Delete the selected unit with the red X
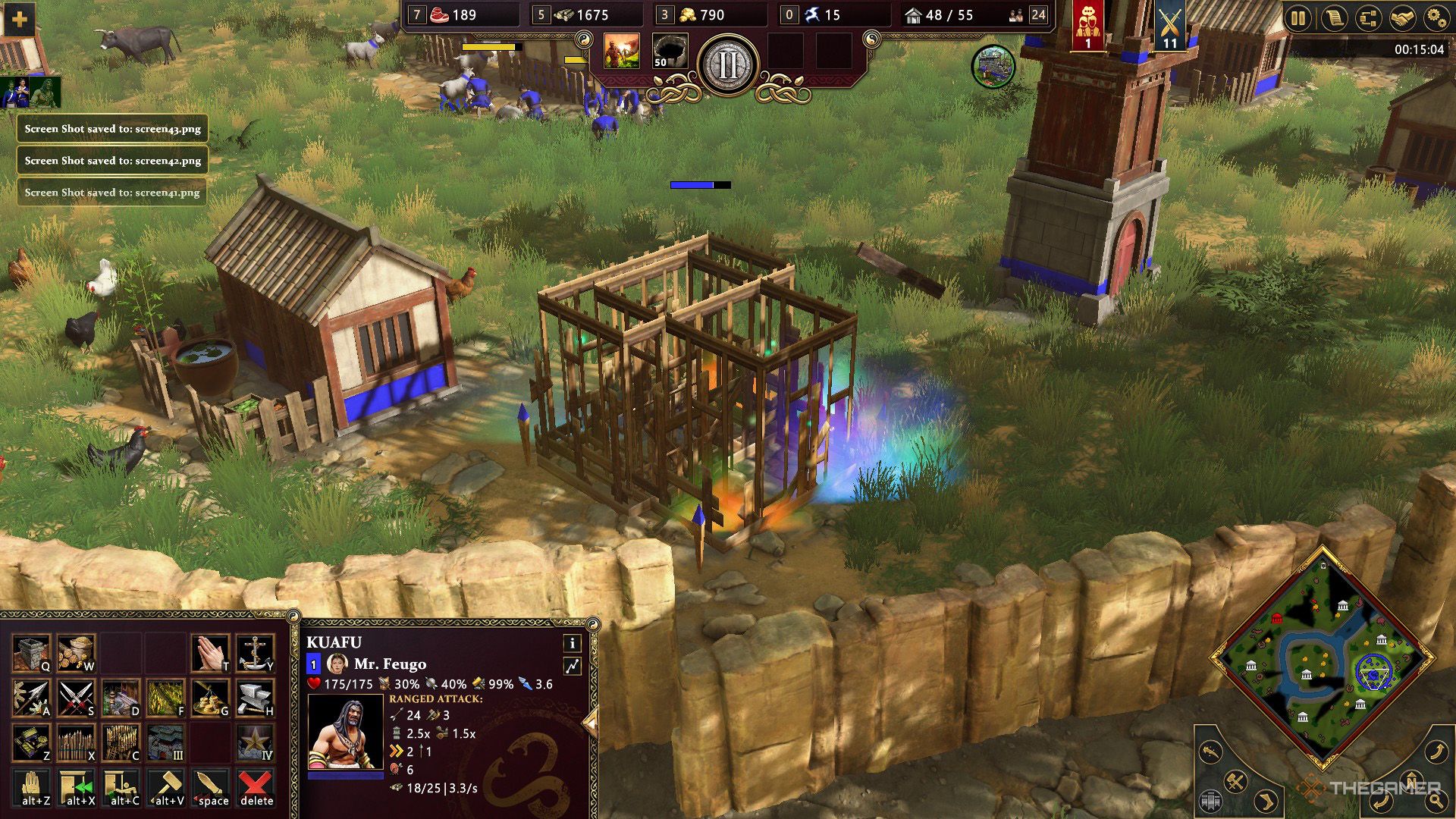The image size is (1456, 819). pyautogui.click(x=256, y=785)
